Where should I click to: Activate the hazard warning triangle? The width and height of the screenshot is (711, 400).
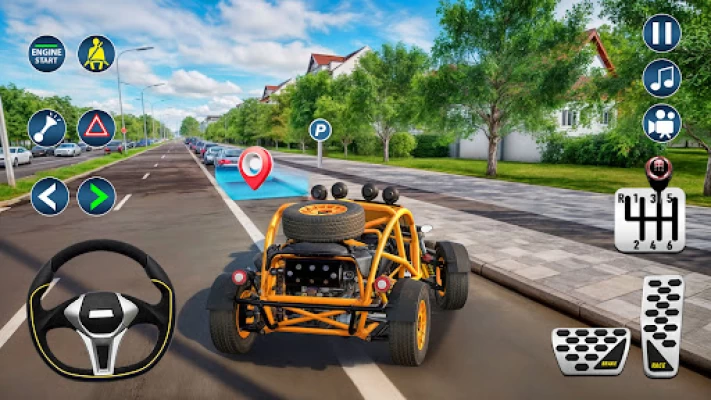(97, 128)
